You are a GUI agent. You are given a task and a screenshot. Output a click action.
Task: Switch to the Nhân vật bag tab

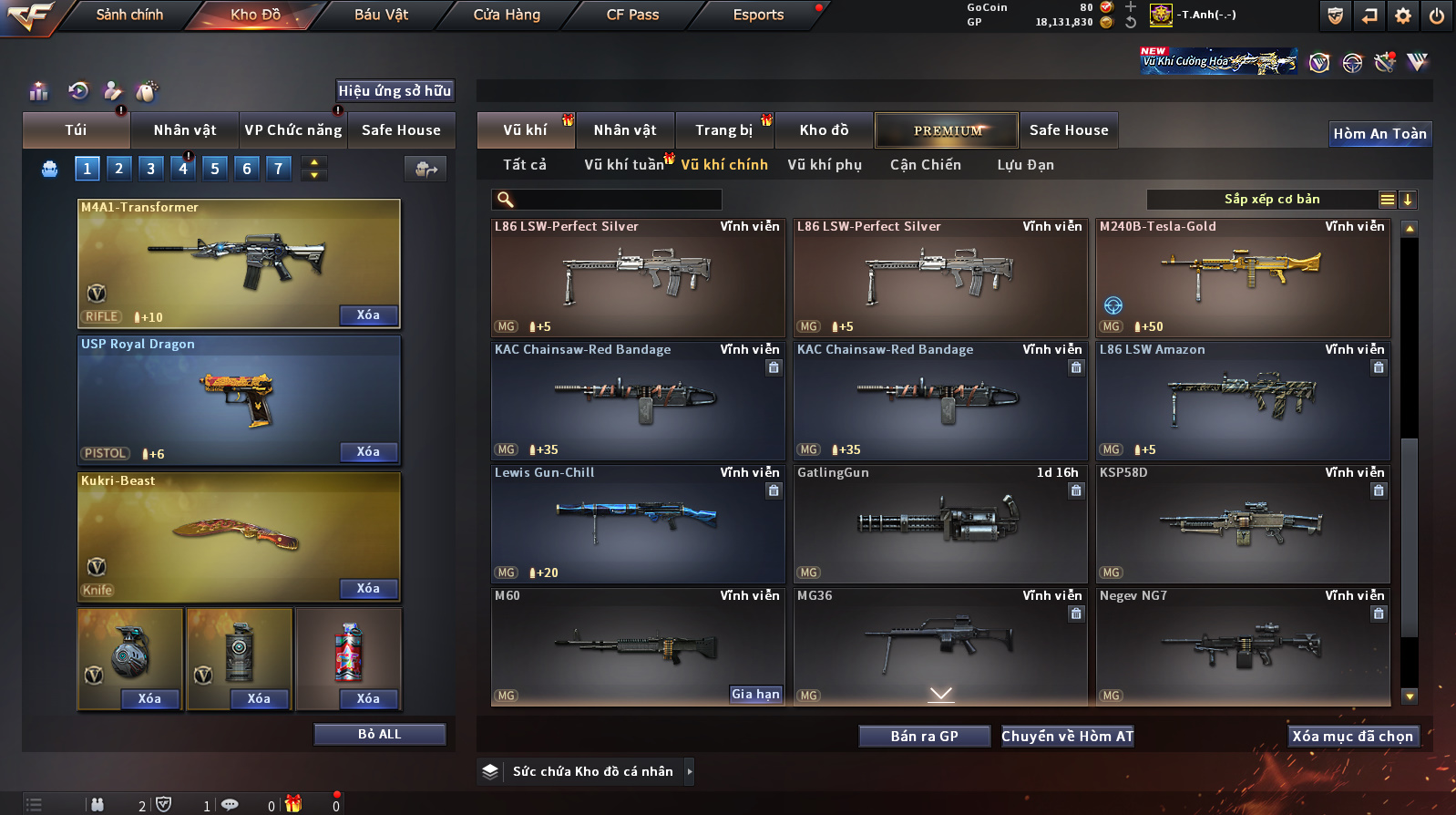click(185, 130)
